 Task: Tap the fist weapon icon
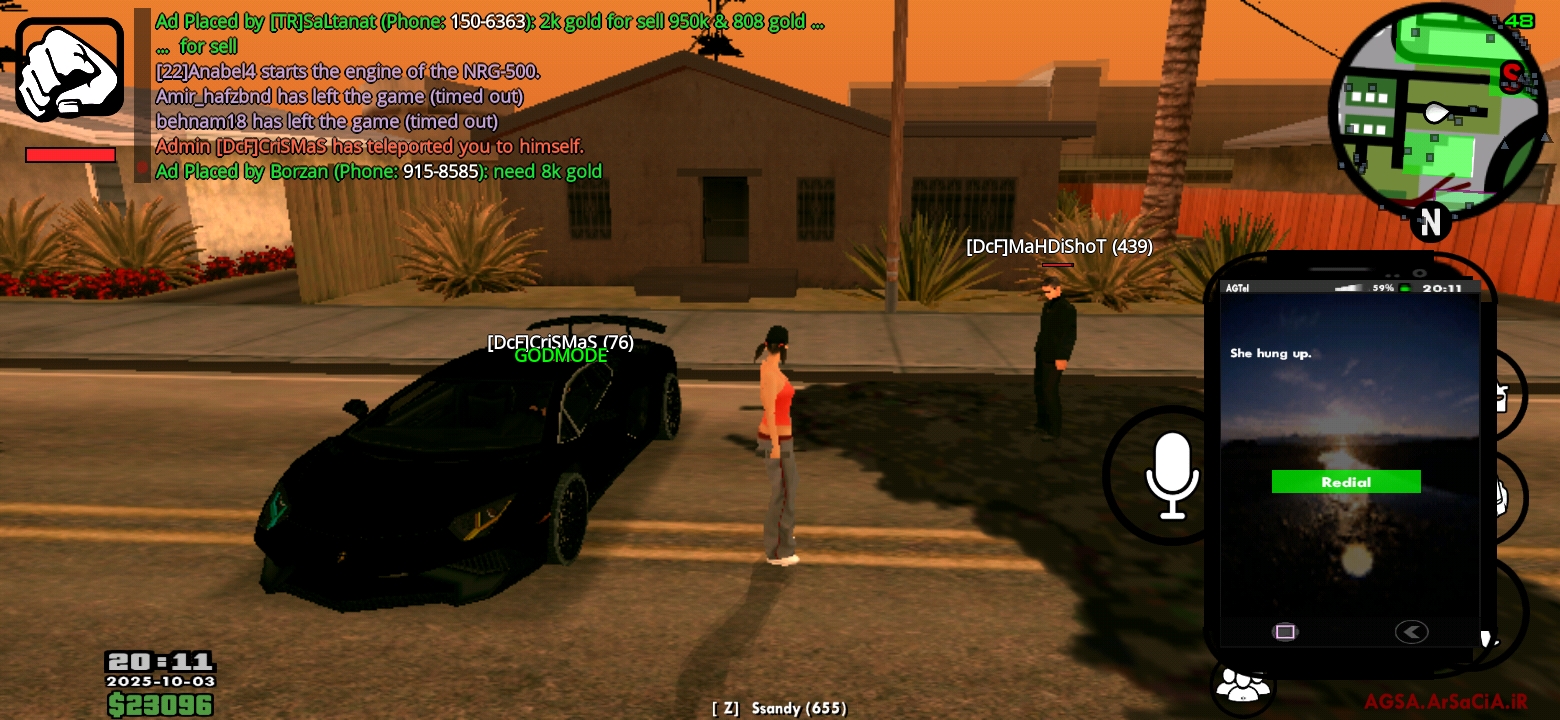tap(69, 68)
